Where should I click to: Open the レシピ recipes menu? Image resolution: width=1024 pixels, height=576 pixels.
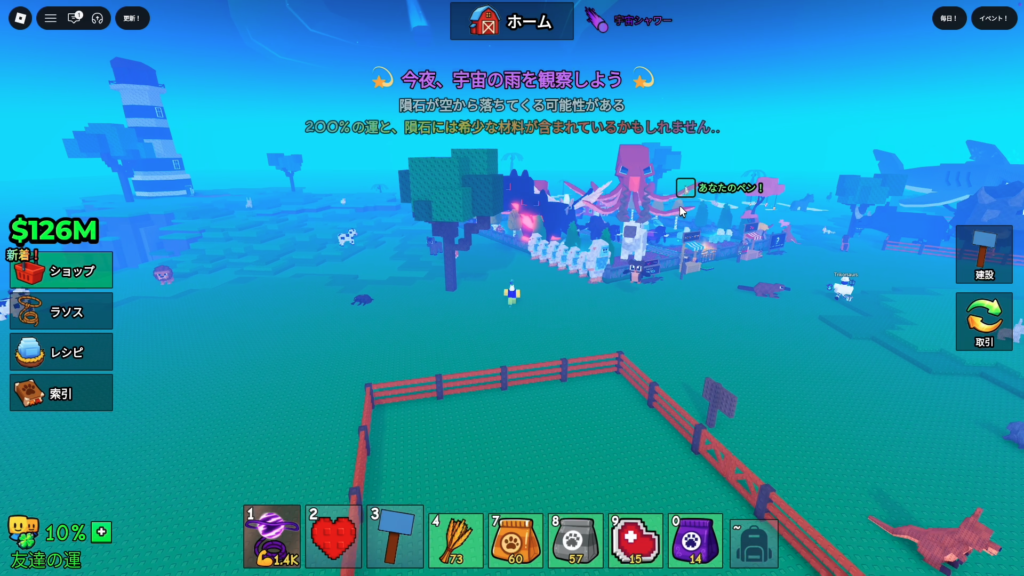[61, 352]
